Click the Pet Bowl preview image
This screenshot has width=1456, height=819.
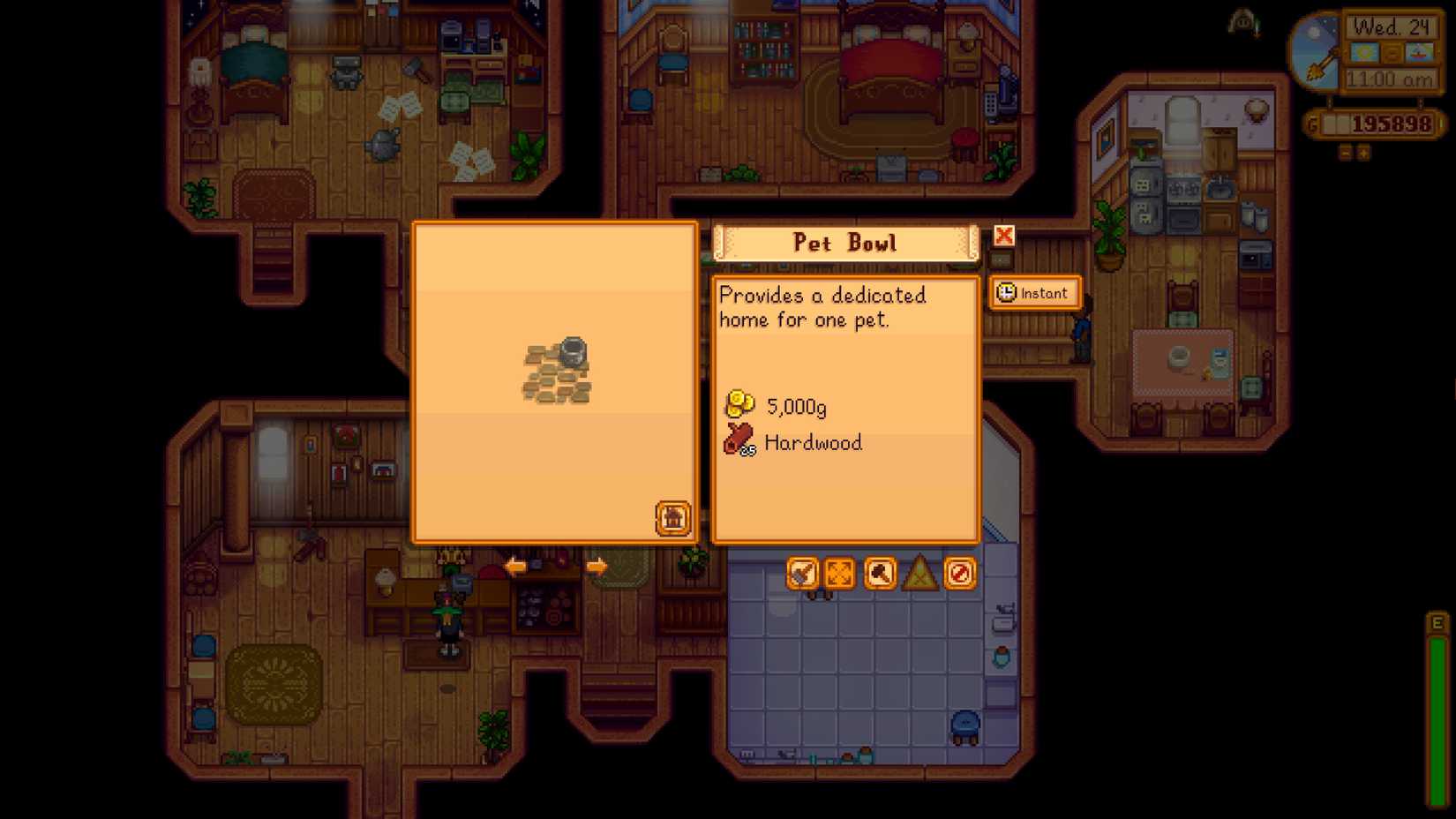(x=556, y=371)
